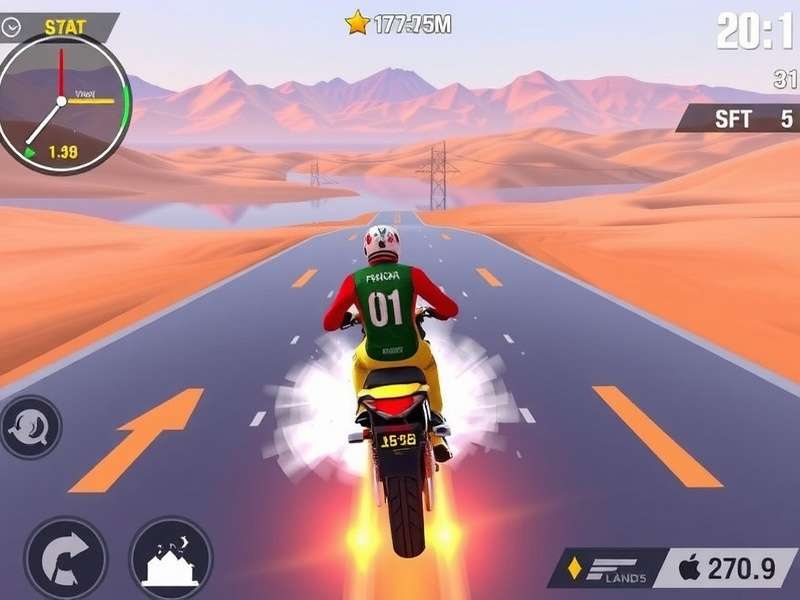Activate the white house-shaped button

point(171,558)
